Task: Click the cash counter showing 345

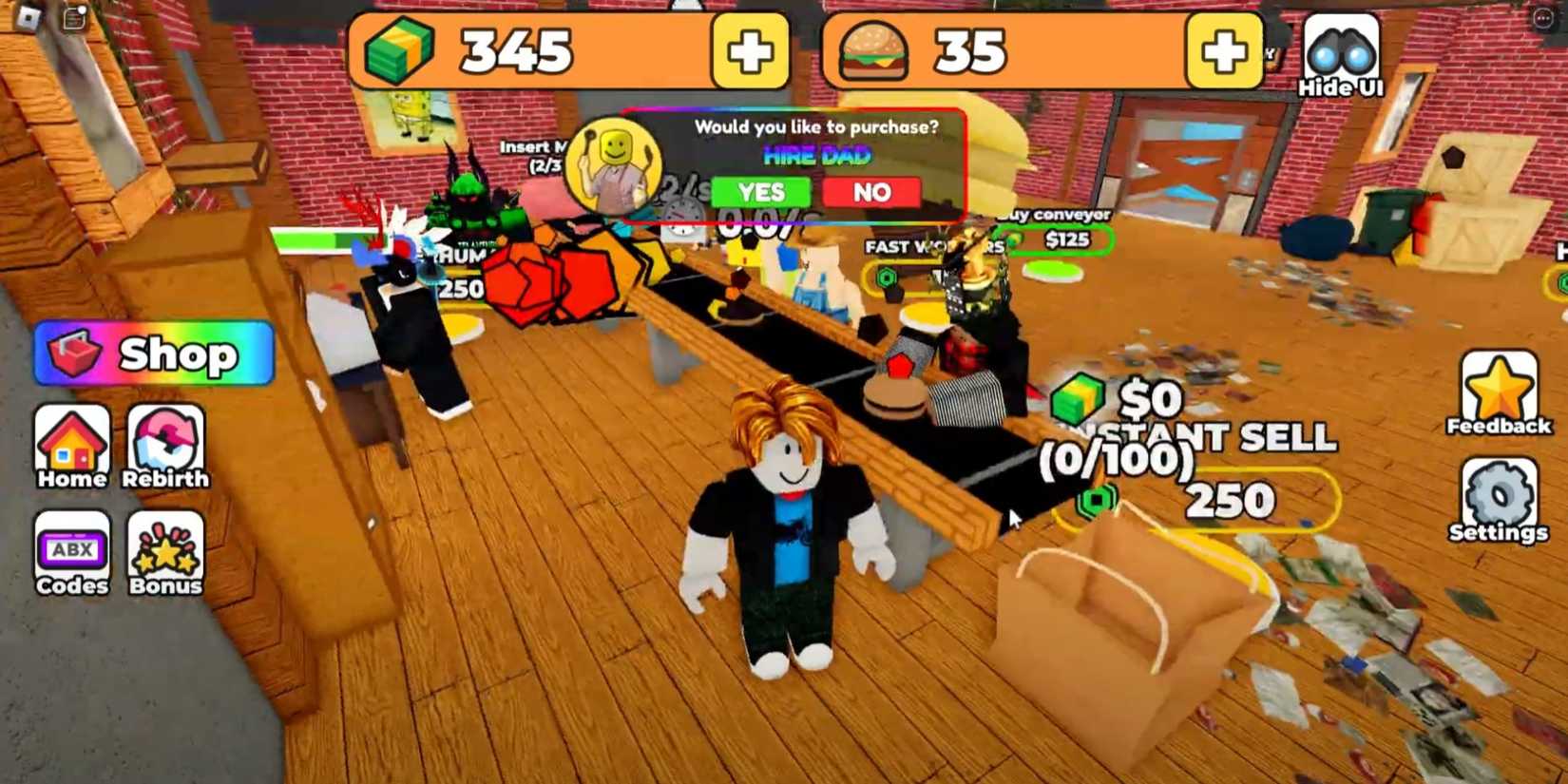Action: [520, 50]
